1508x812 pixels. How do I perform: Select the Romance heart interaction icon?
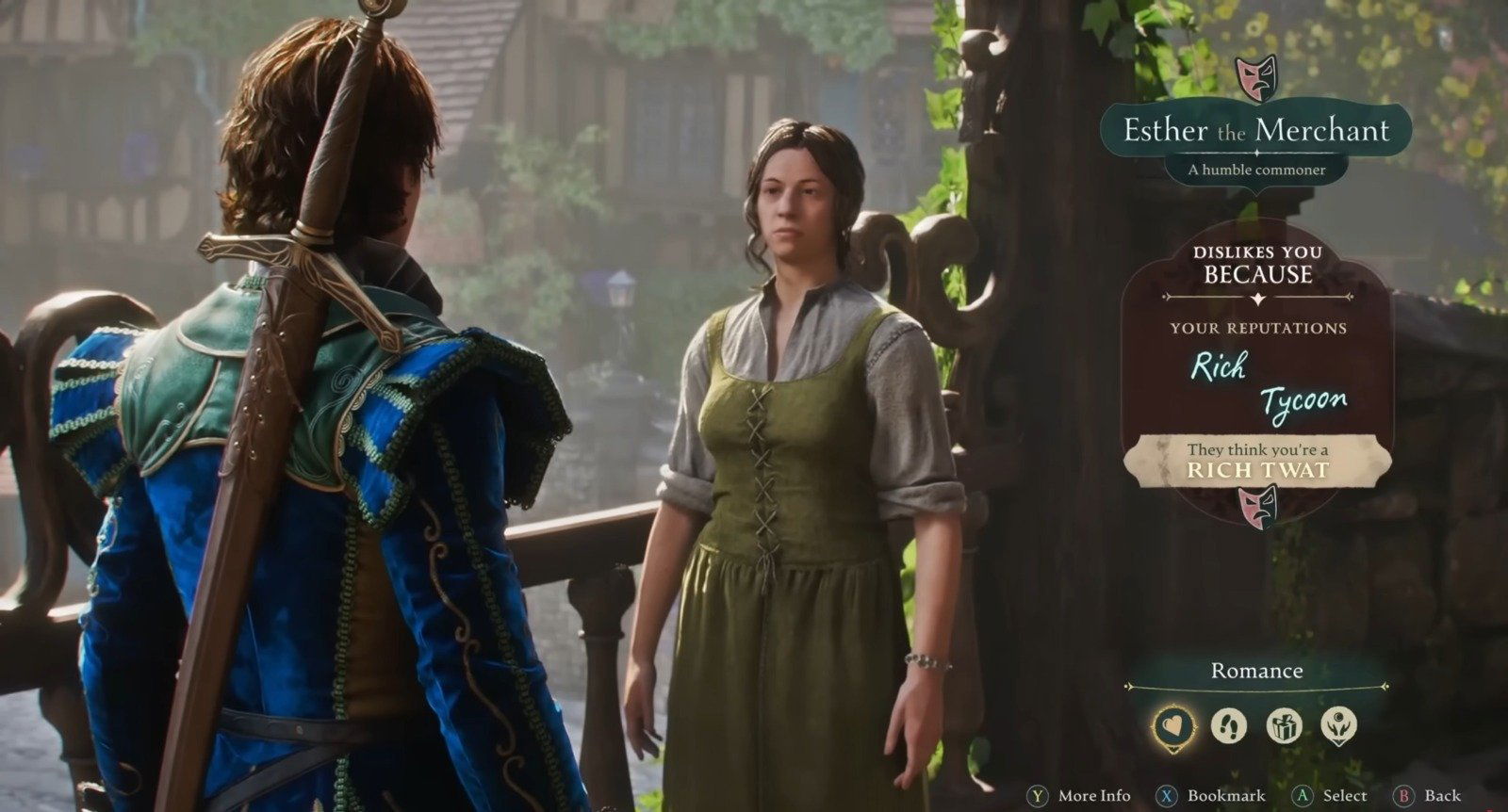tap(1174, 726)
